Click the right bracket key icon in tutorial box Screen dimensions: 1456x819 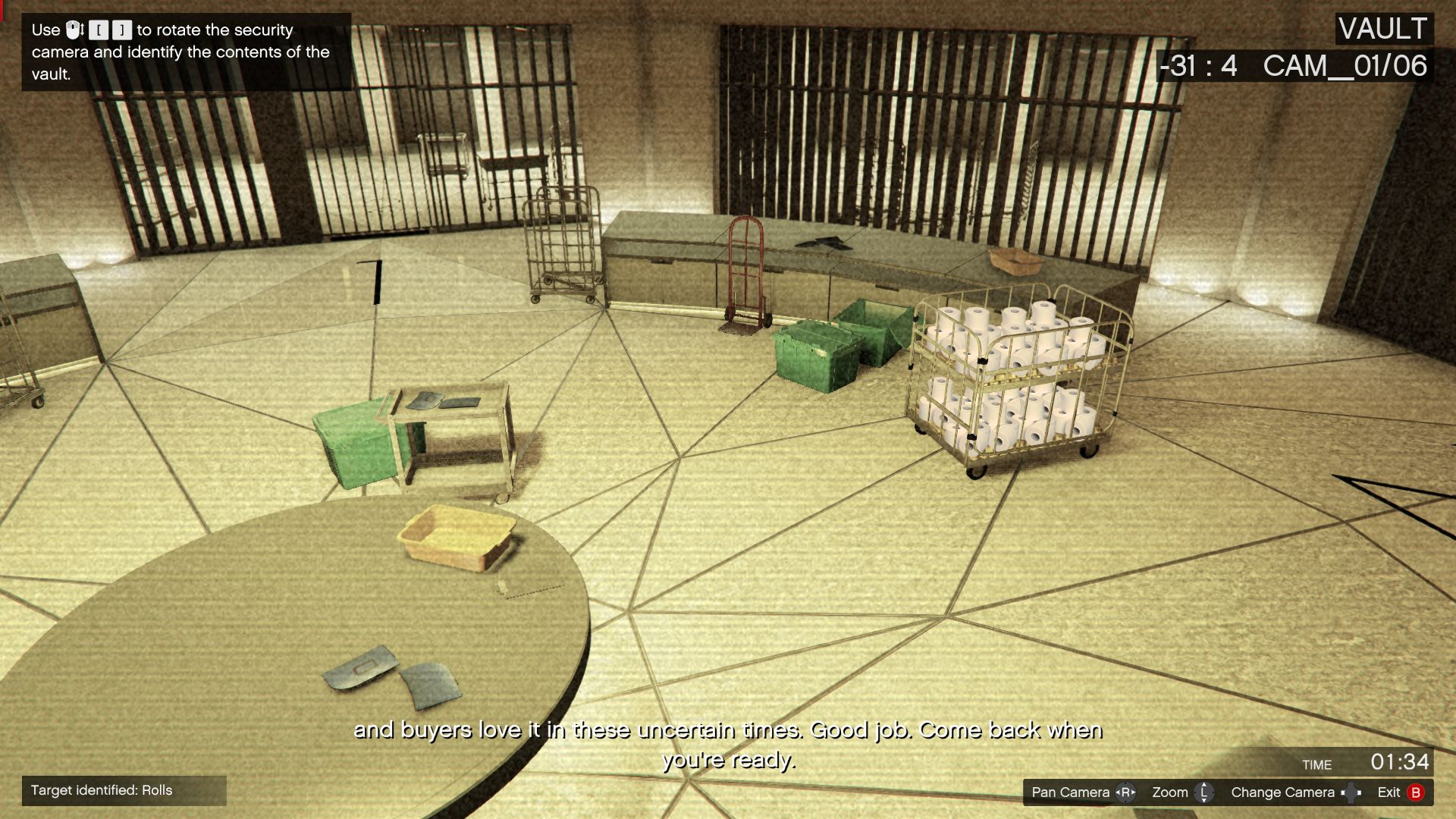tap(122, 31)
